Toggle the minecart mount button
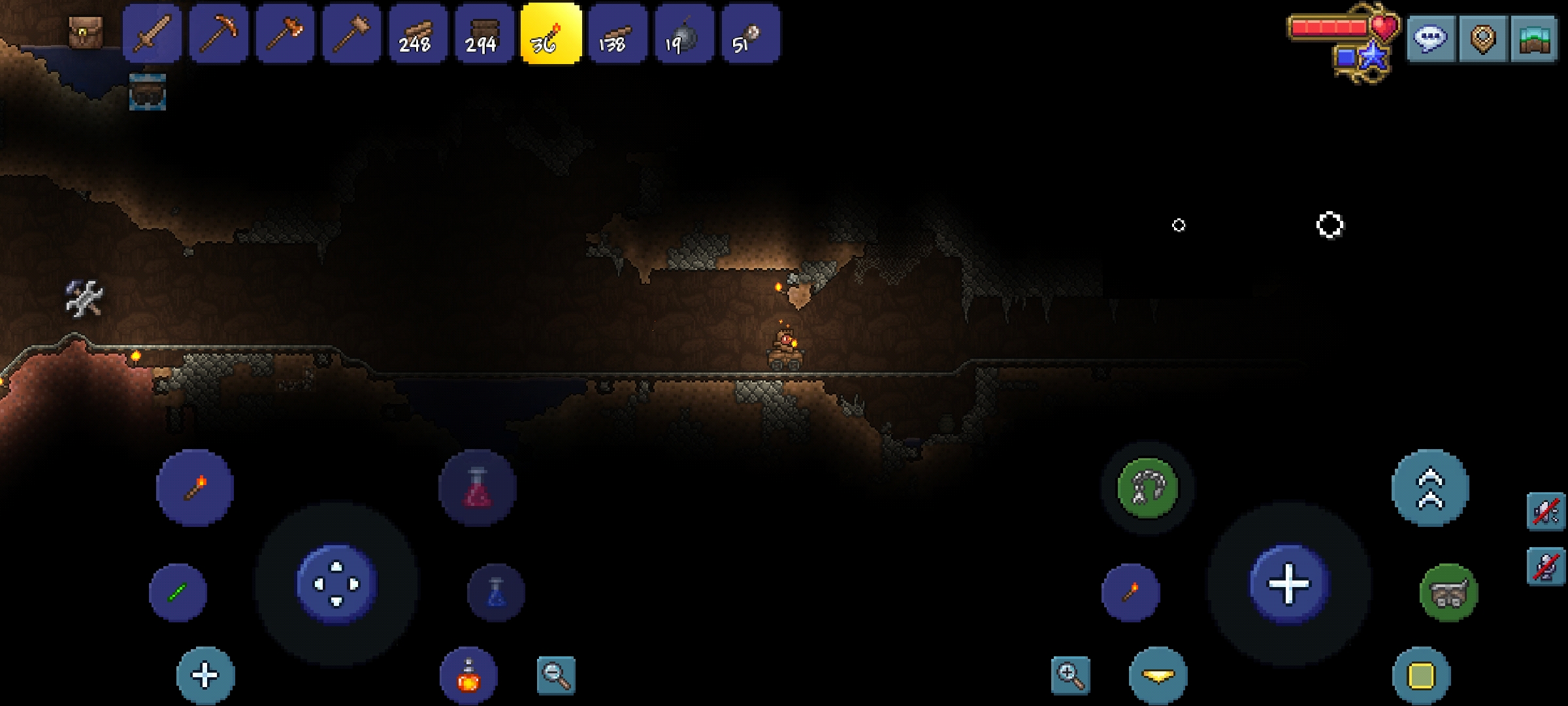 [x=1448, y=593]
